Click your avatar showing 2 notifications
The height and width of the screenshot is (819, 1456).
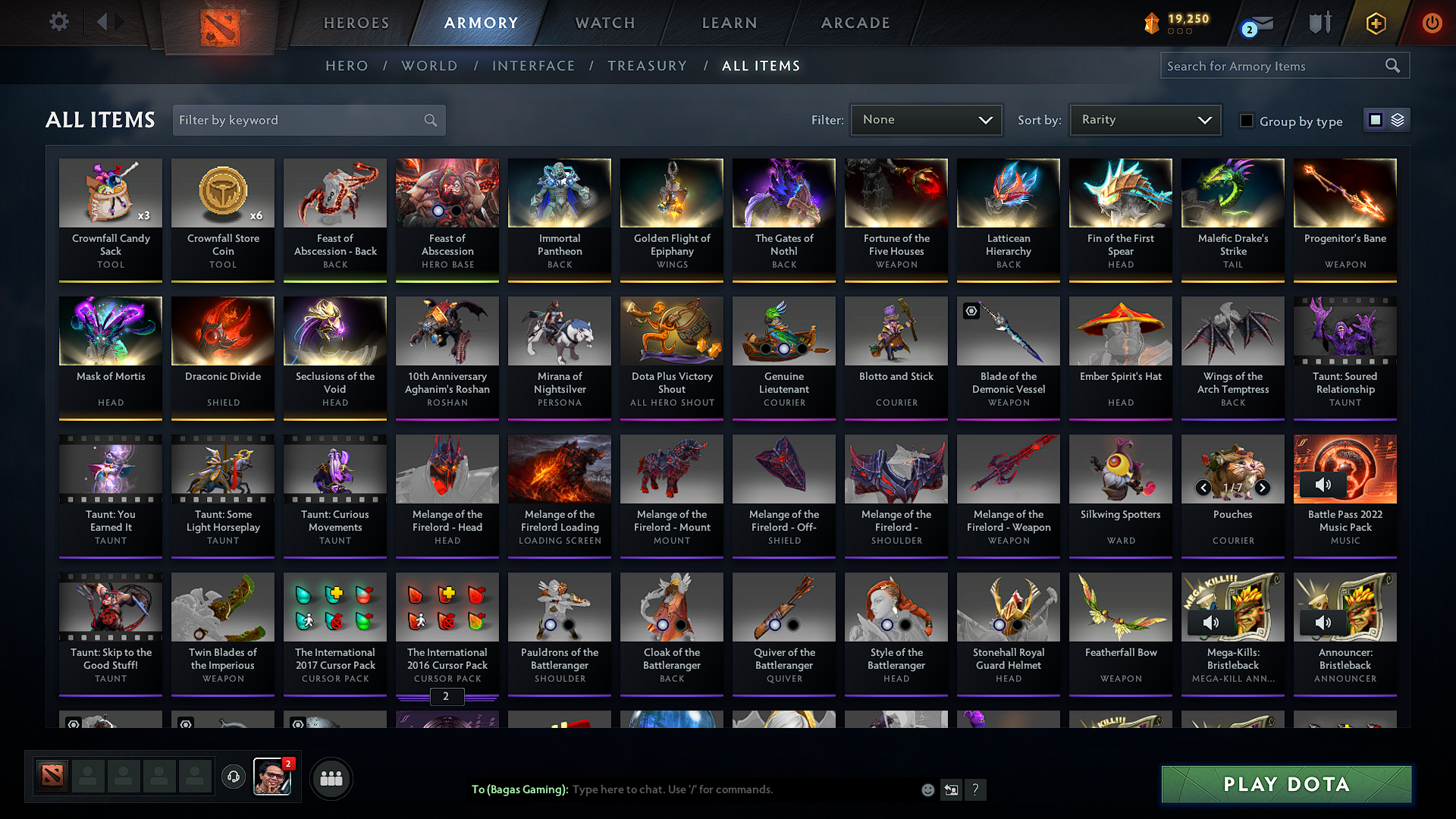point(273,776)
